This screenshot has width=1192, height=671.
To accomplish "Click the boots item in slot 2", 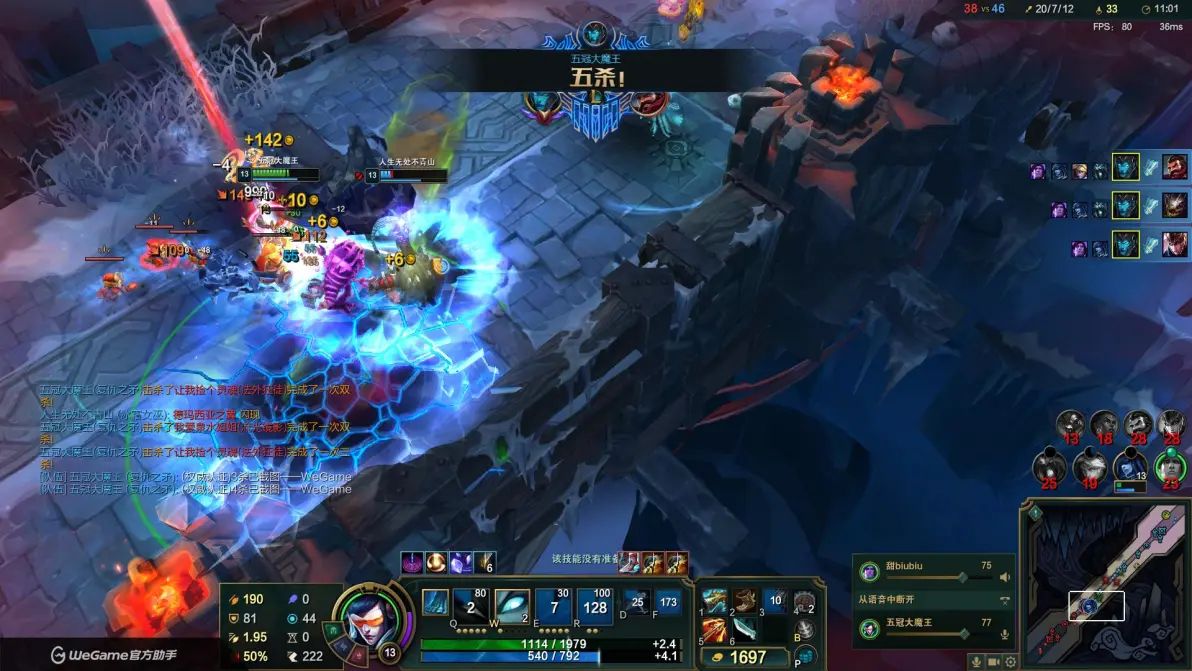I will [x=743, y=601].
